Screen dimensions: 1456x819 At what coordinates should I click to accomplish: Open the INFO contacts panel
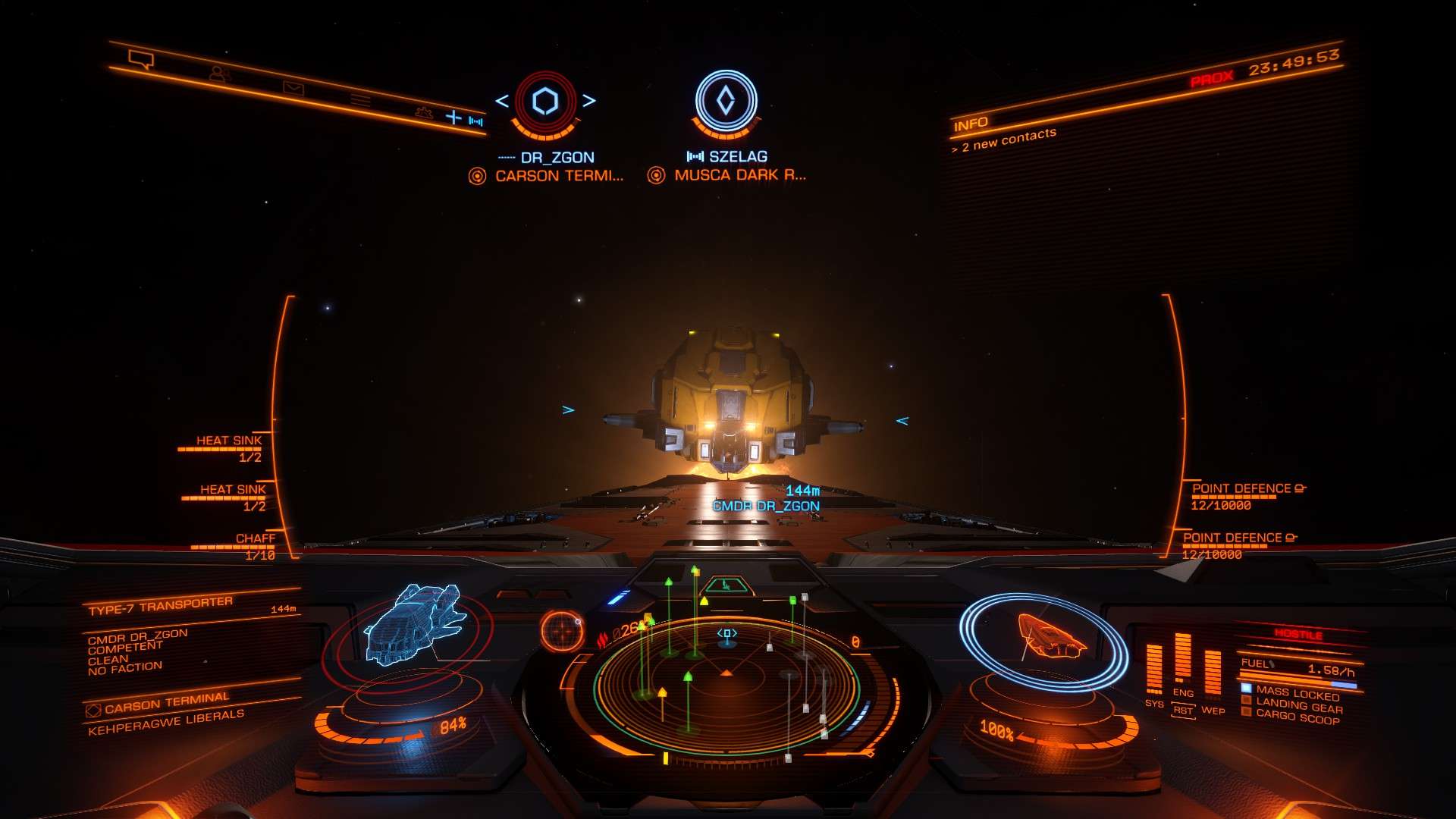click(971, 124)
